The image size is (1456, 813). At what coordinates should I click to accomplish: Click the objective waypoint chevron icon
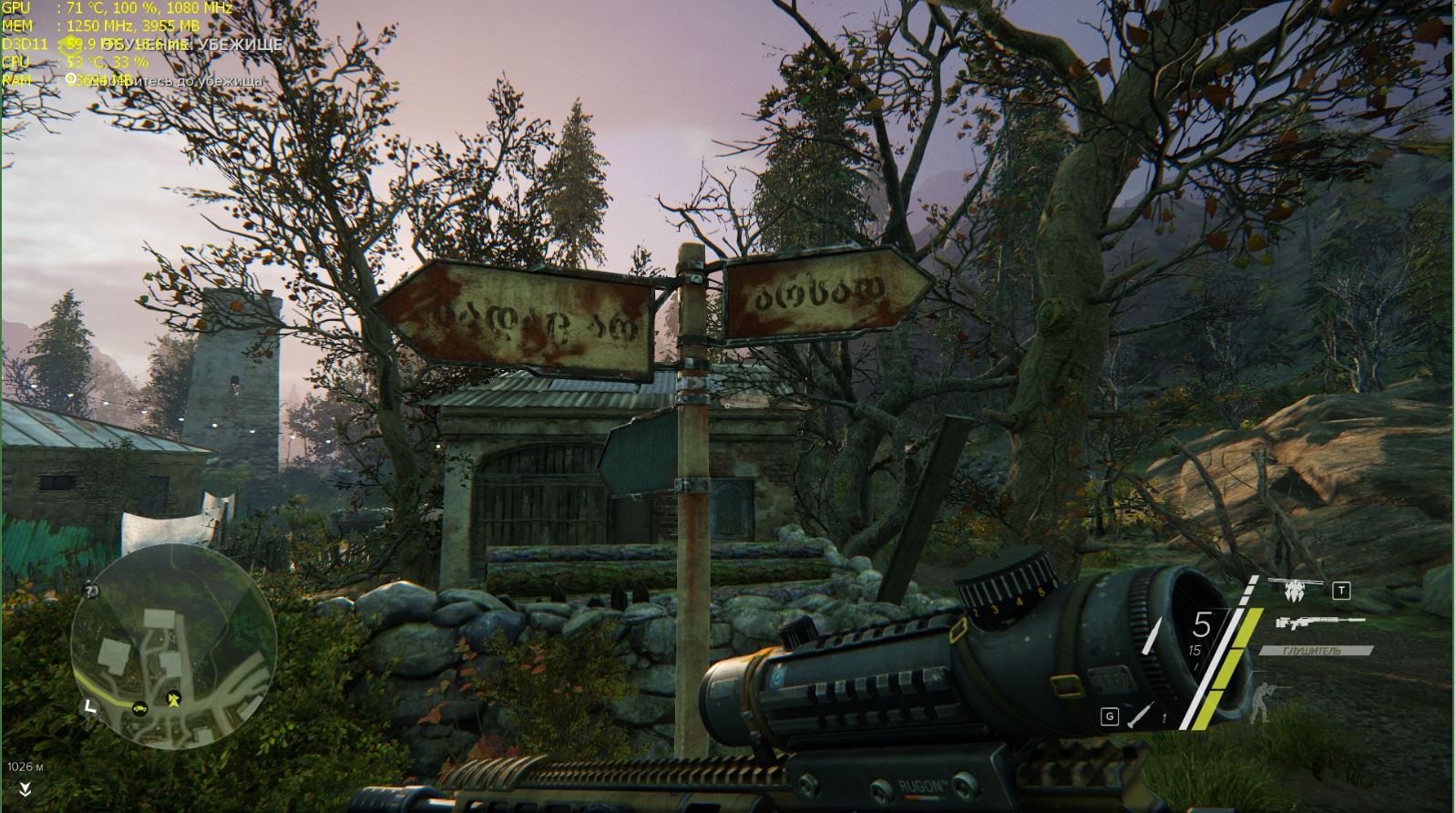[x=25, y=790]
